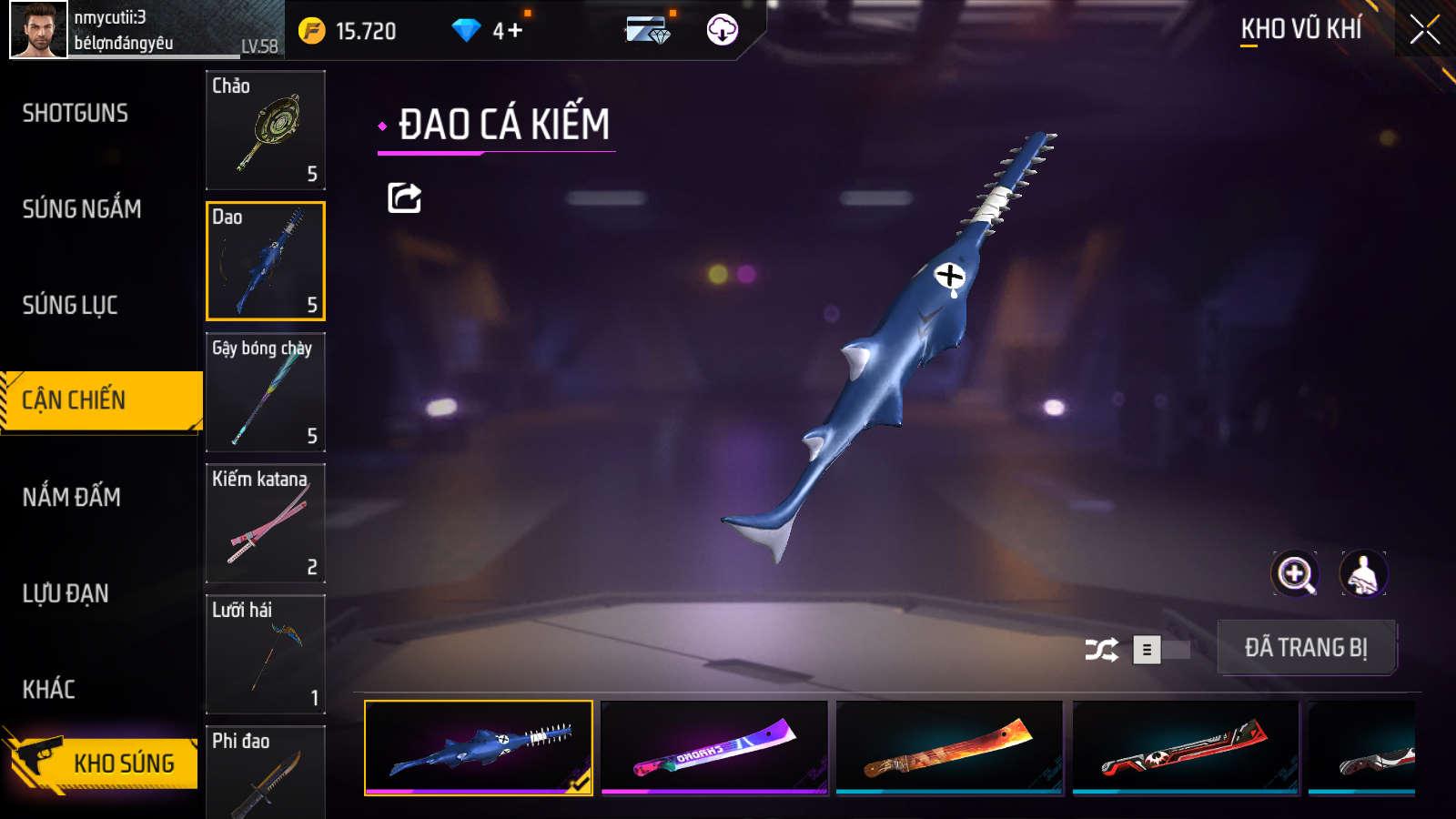The width and height of the screenshot is (1456, 819).
Task: Open the LỰU ĐẠN category
Action: [x=66, y=593]
